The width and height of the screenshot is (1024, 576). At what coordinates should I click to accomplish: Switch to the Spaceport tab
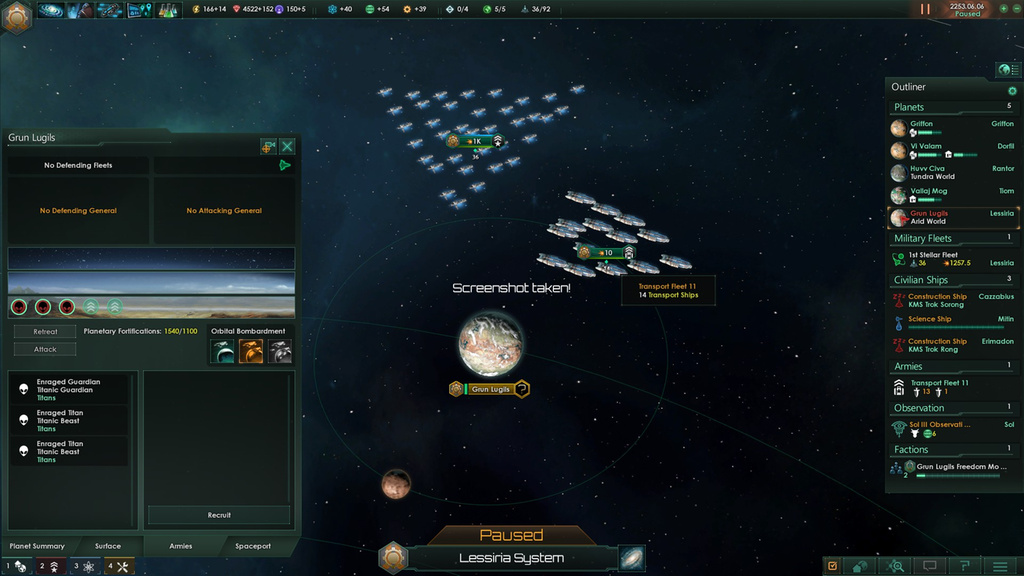pos(253,546)
